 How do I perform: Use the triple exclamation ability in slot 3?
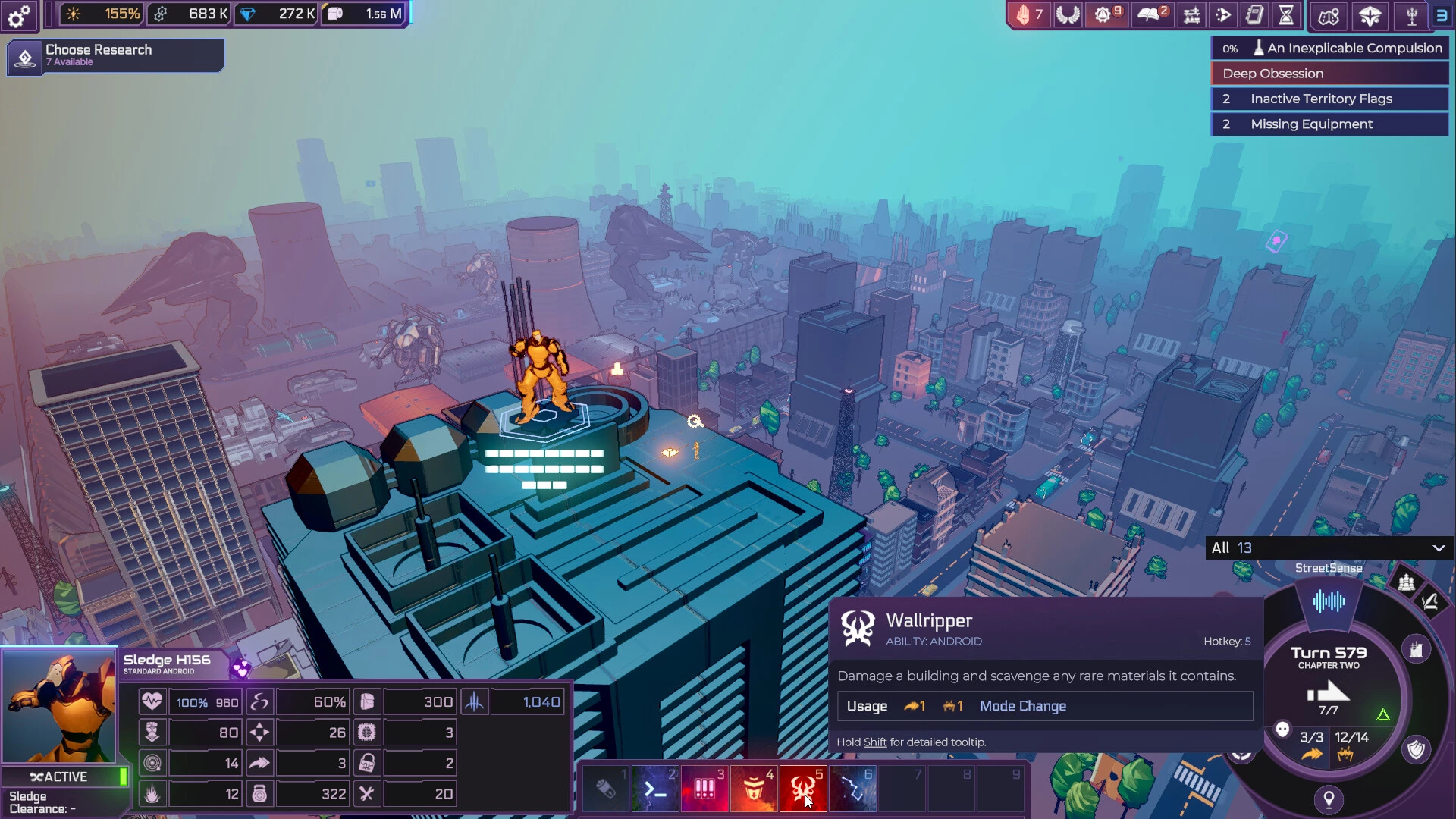coord(704,789)
